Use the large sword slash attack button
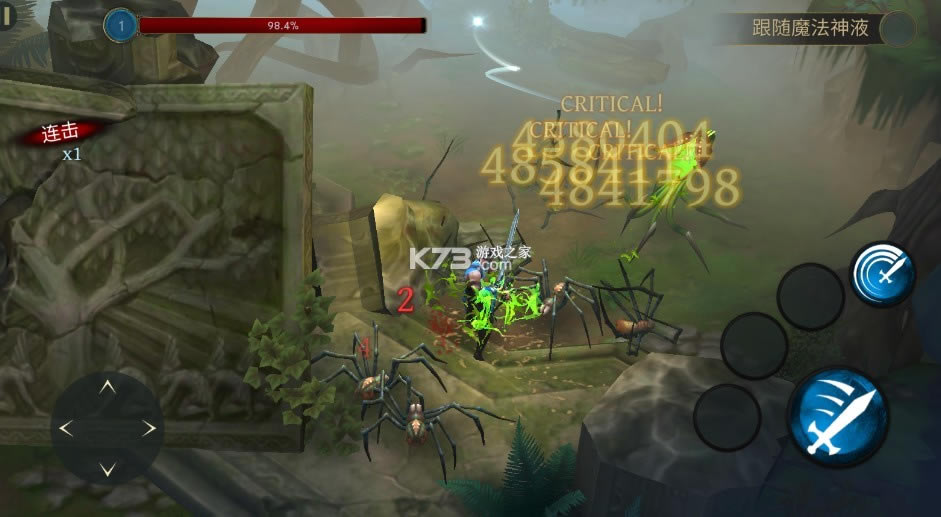The height and width of the screenshot is (517, 941). click(x=838, y=412)
